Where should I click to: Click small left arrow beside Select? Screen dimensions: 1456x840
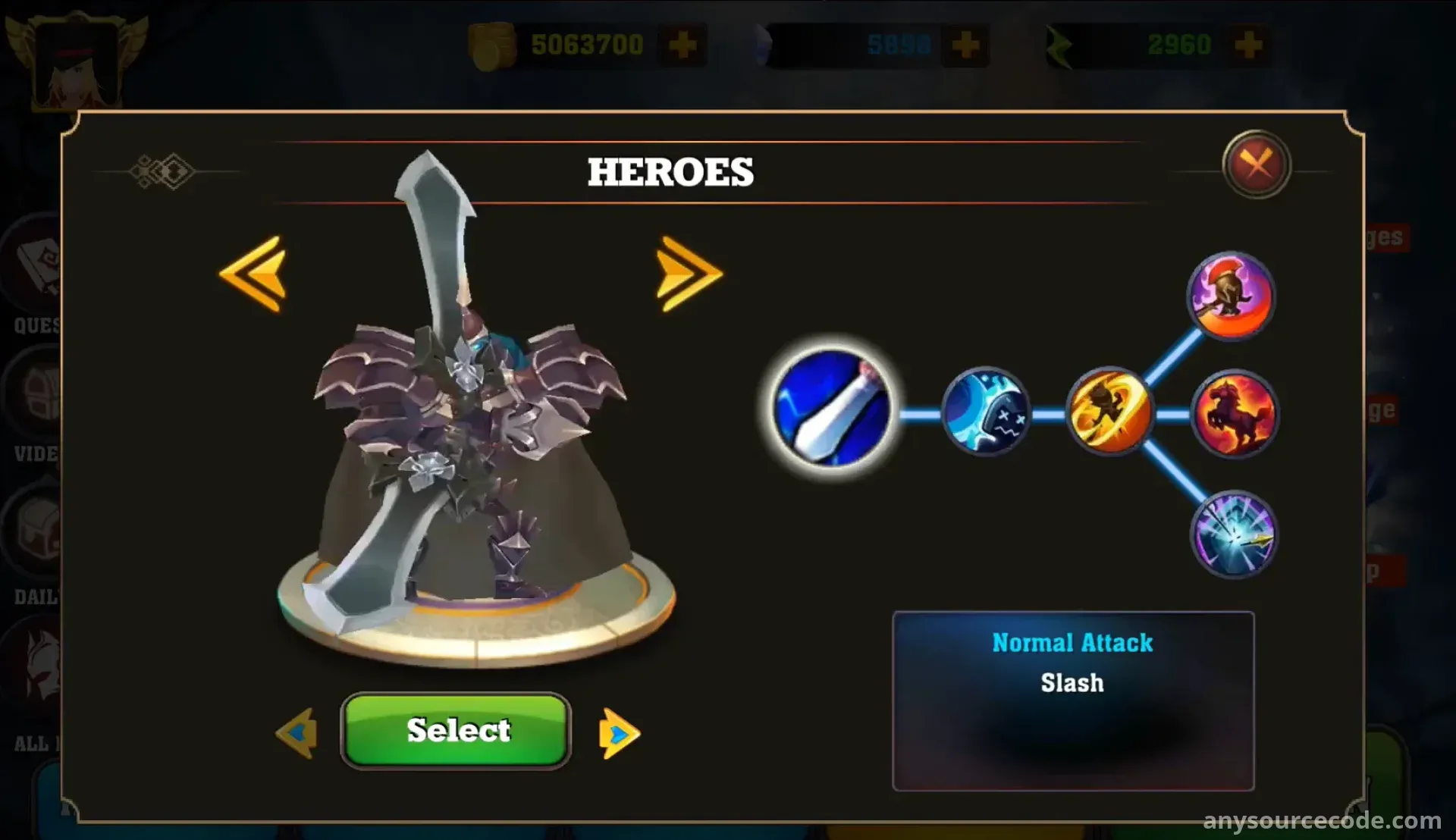point(297,733)
